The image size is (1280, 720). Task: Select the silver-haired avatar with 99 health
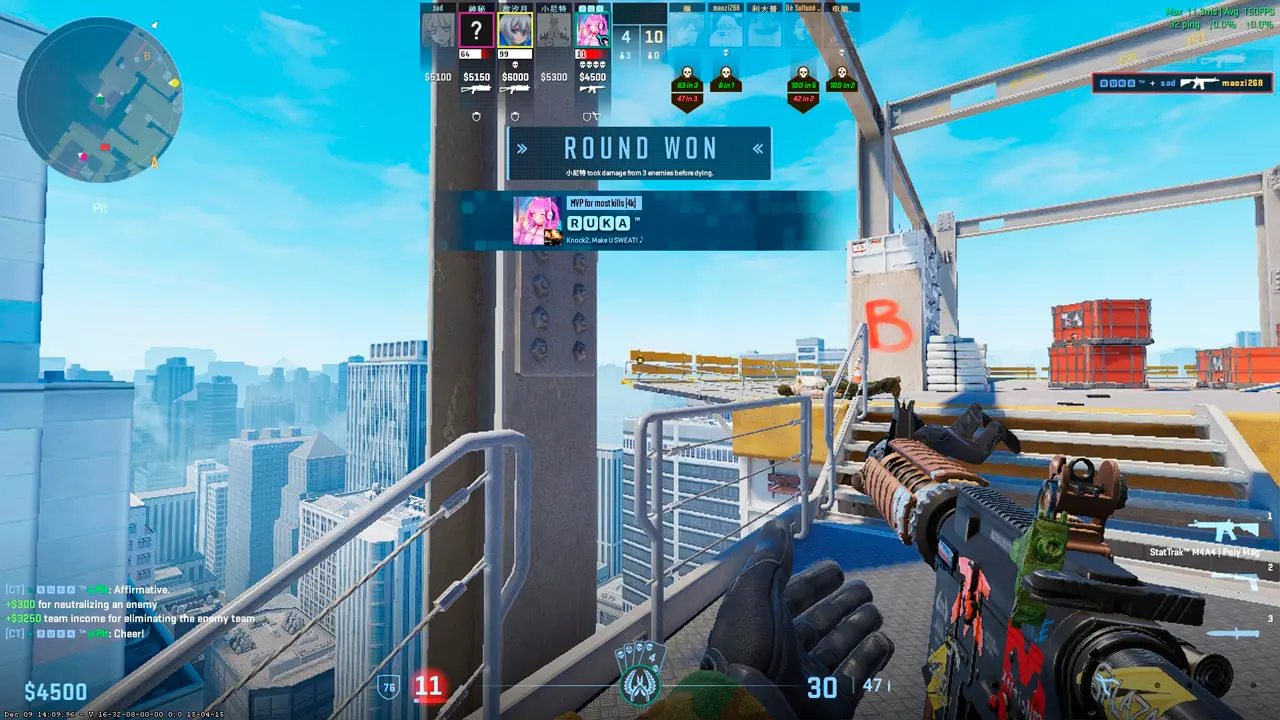[514, 30]
